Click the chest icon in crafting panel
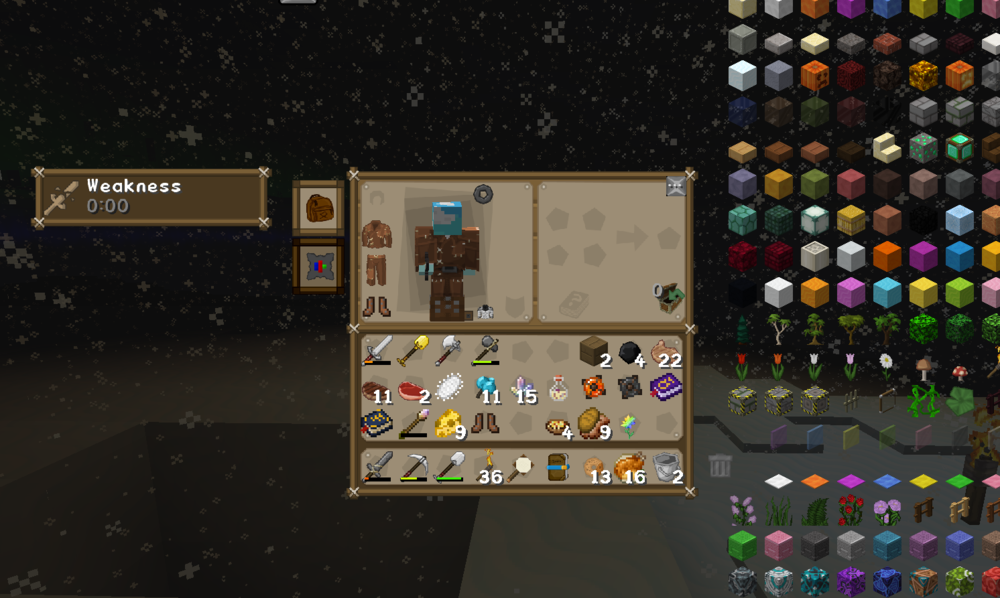The height and width of the screenshot is (598, 1000). 667,297
